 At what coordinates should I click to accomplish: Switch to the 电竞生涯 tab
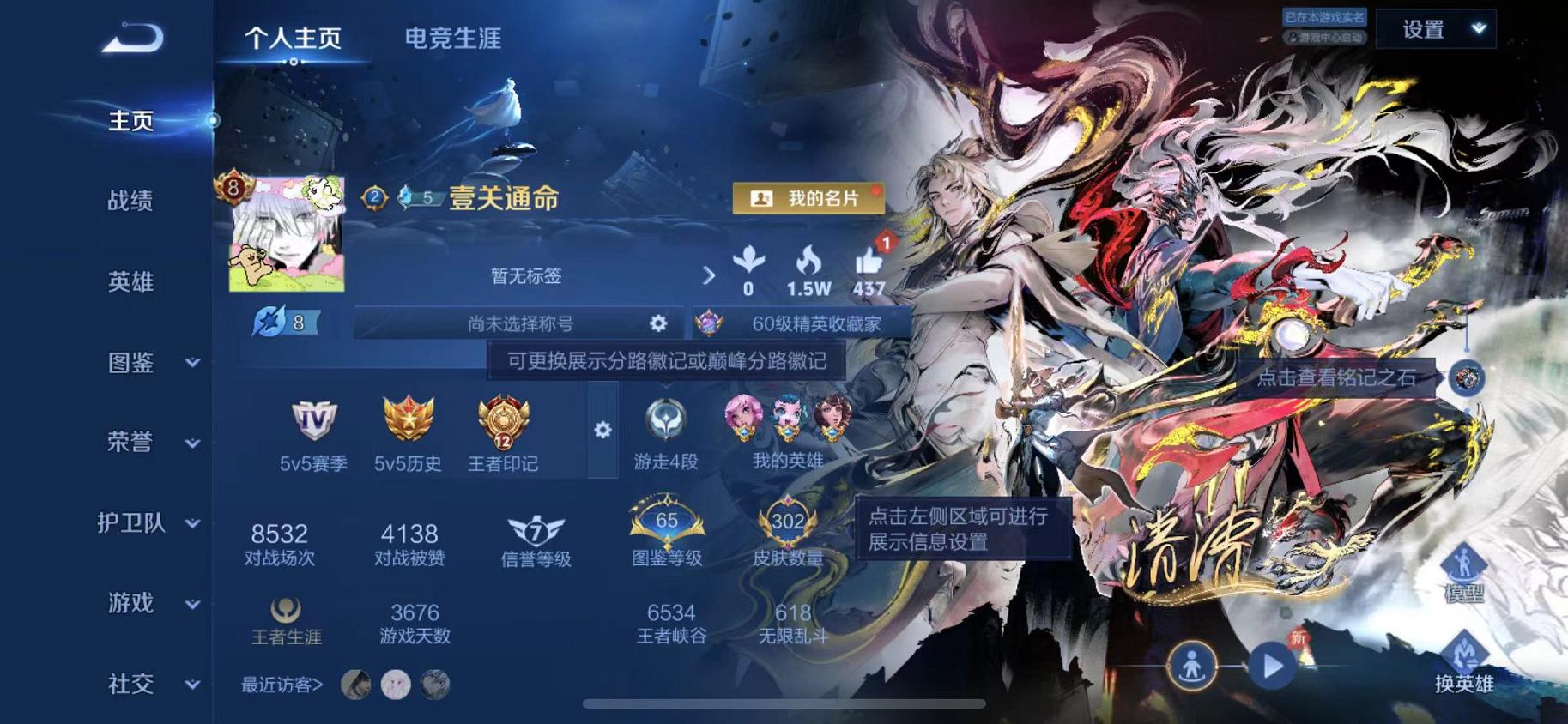453,38
